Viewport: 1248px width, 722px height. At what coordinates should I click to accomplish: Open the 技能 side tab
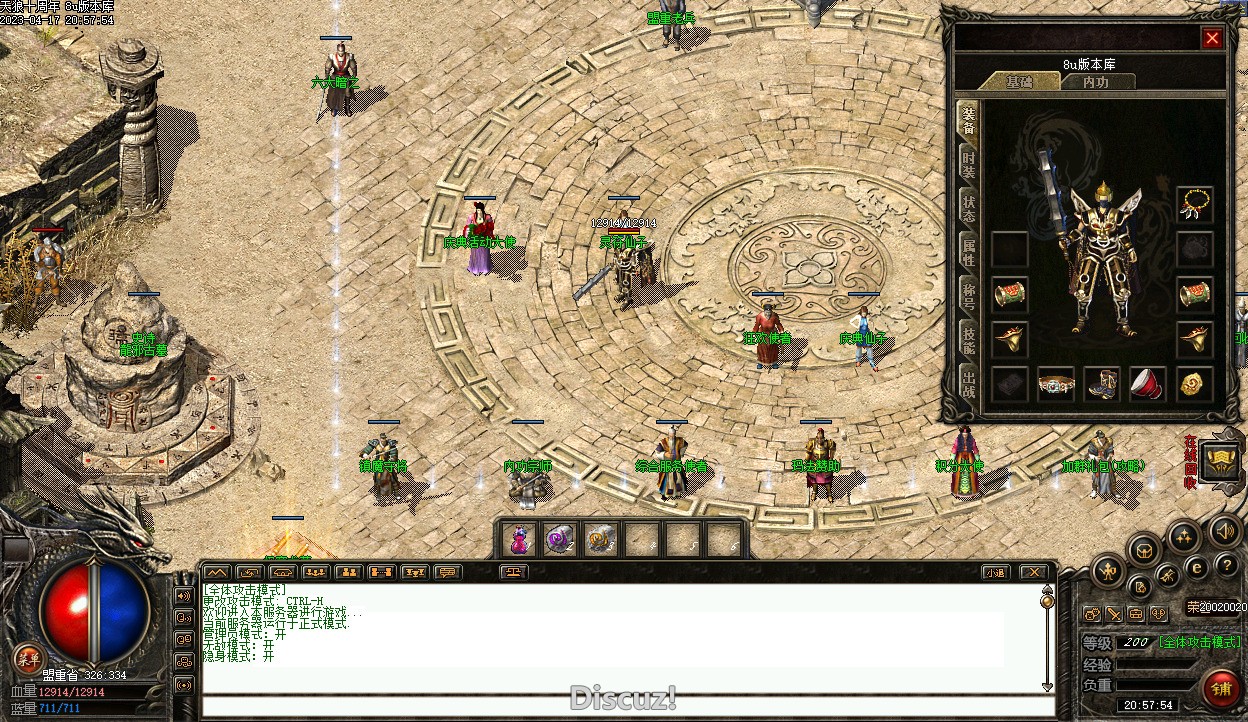968,340
